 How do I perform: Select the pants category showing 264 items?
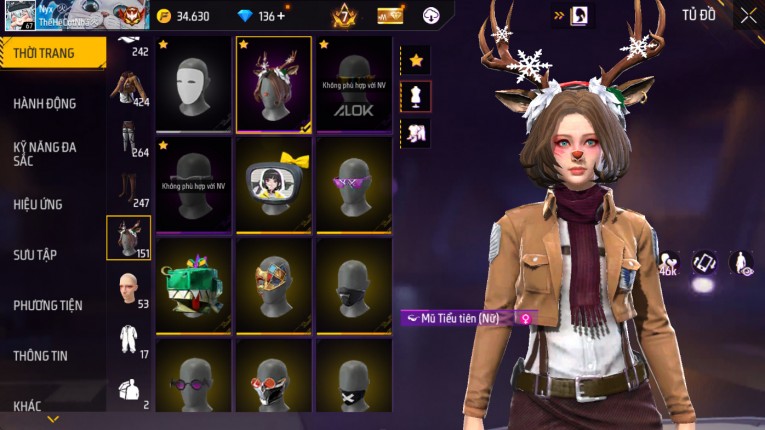coord(128,139)
